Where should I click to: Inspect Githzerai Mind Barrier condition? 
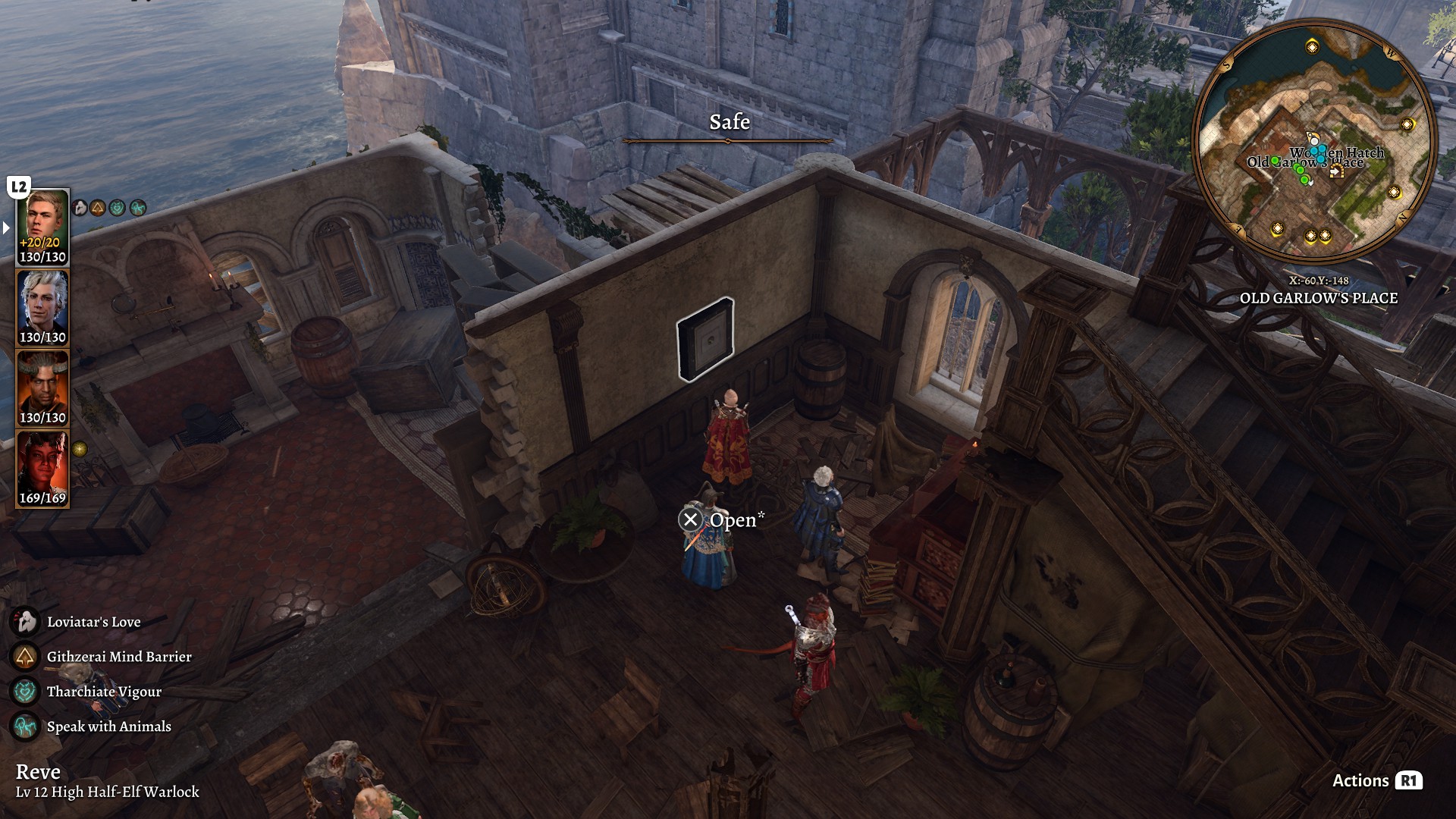click(x=118, y=657)
